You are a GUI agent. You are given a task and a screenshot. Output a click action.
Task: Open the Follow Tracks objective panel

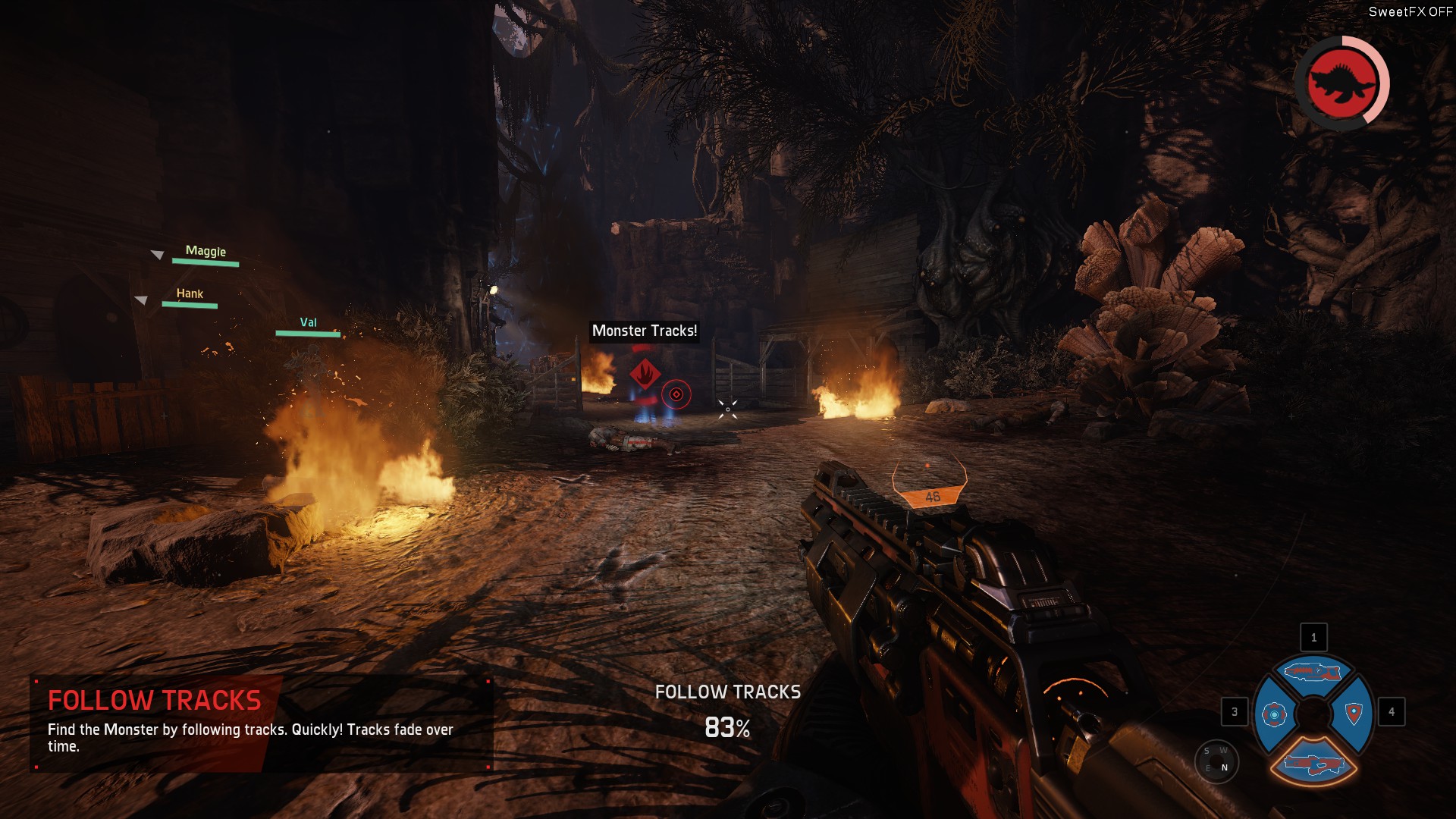tap(262, 723)
